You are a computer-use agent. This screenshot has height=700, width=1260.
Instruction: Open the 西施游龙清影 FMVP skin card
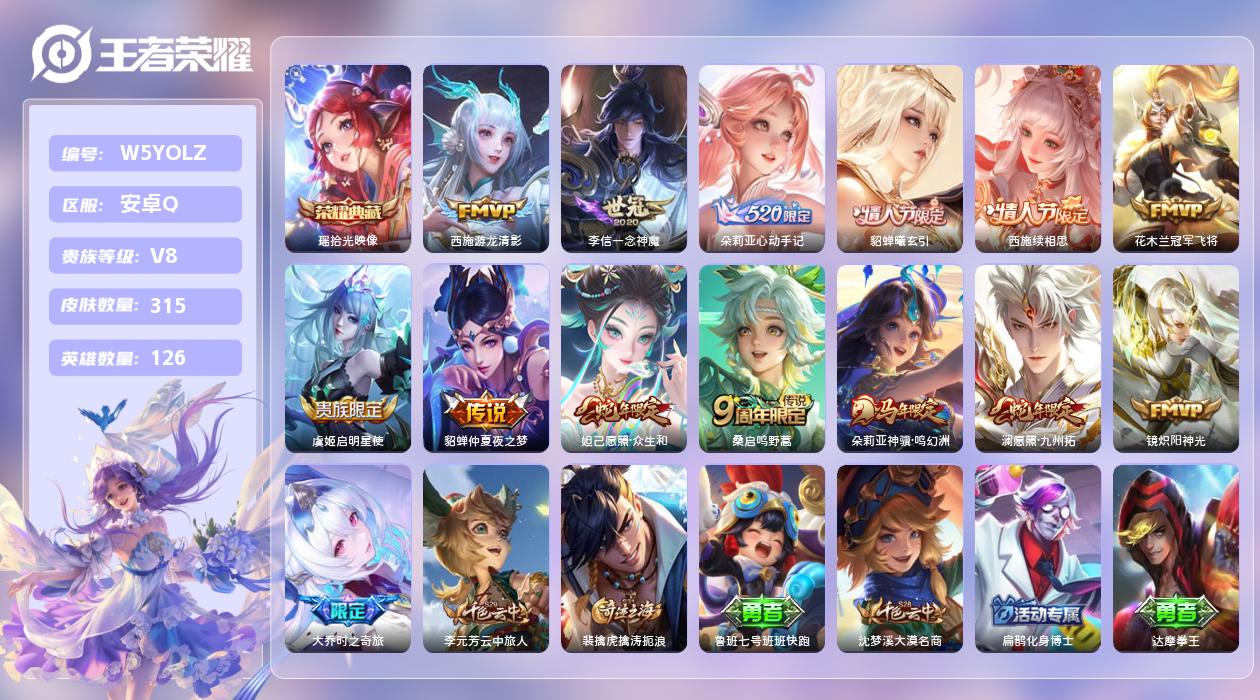point(486,158)
